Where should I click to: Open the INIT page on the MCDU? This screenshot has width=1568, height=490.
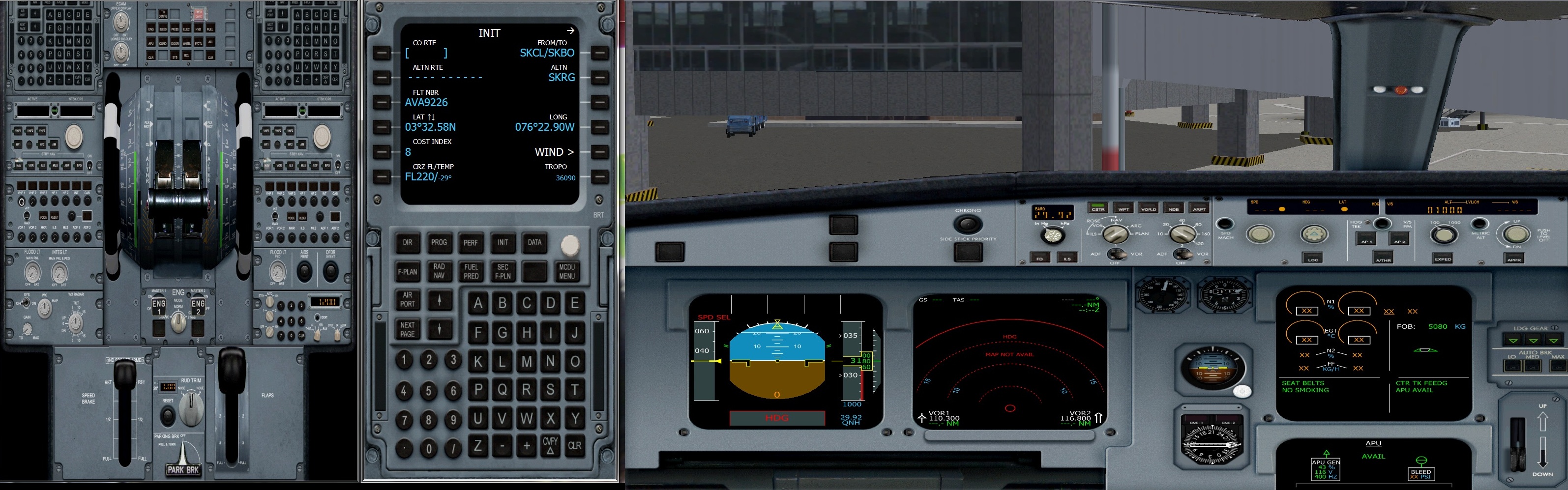click(x=503, y=242)
